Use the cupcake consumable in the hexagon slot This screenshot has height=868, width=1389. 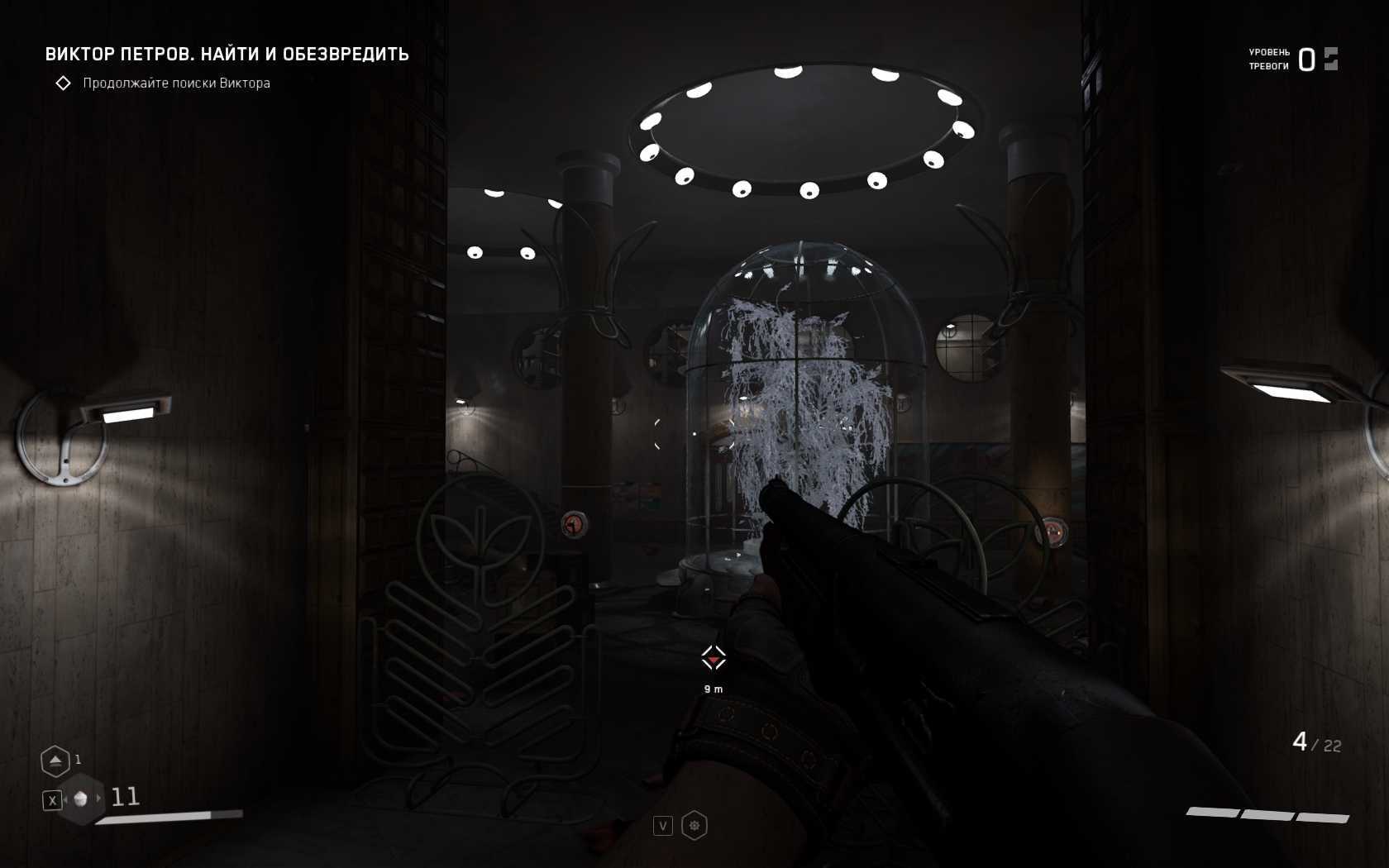pyautogui.click(x=80, y=799)
